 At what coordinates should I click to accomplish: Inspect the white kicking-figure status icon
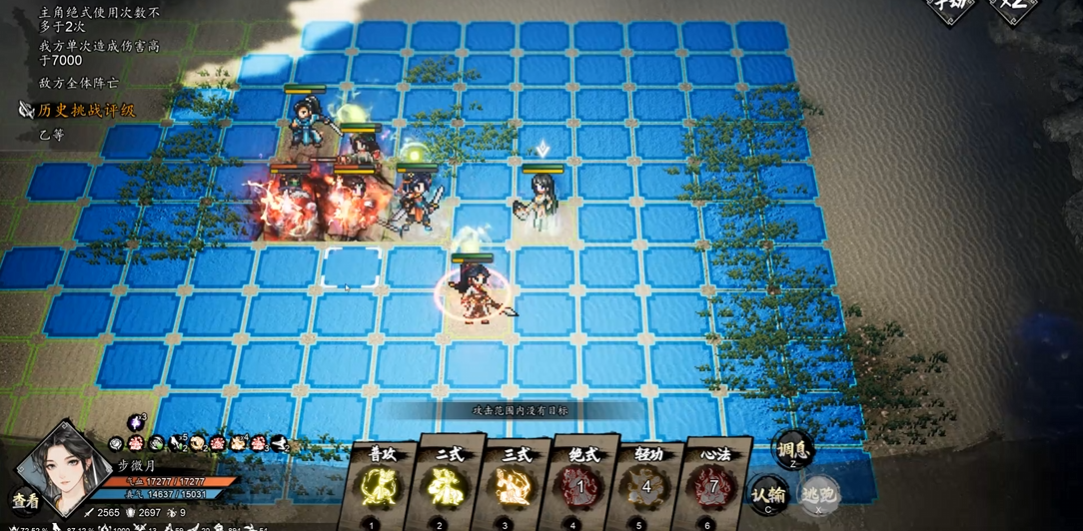click(x=278, y=443)
